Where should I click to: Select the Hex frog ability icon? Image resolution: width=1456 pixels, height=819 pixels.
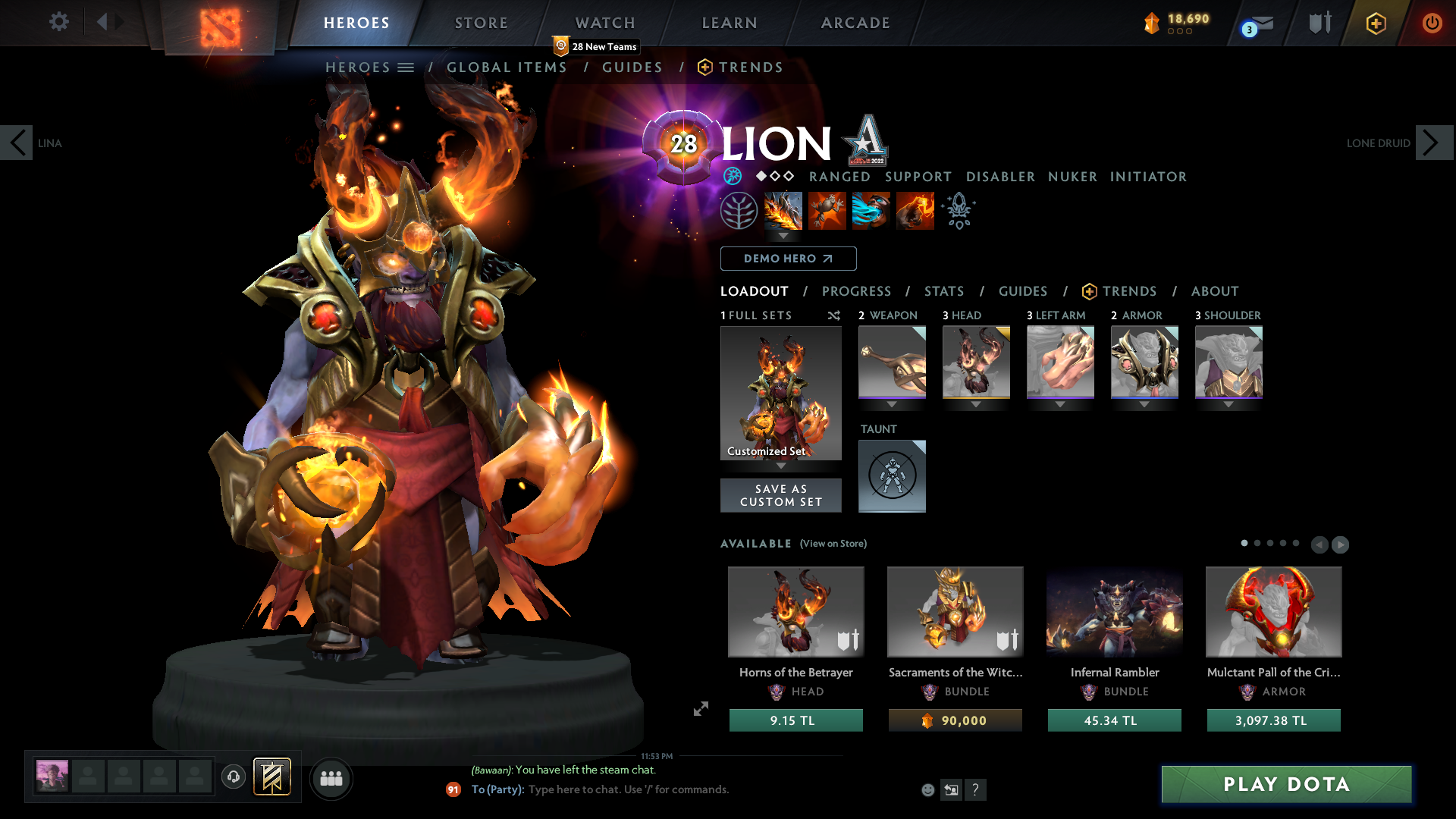[827, 211]
